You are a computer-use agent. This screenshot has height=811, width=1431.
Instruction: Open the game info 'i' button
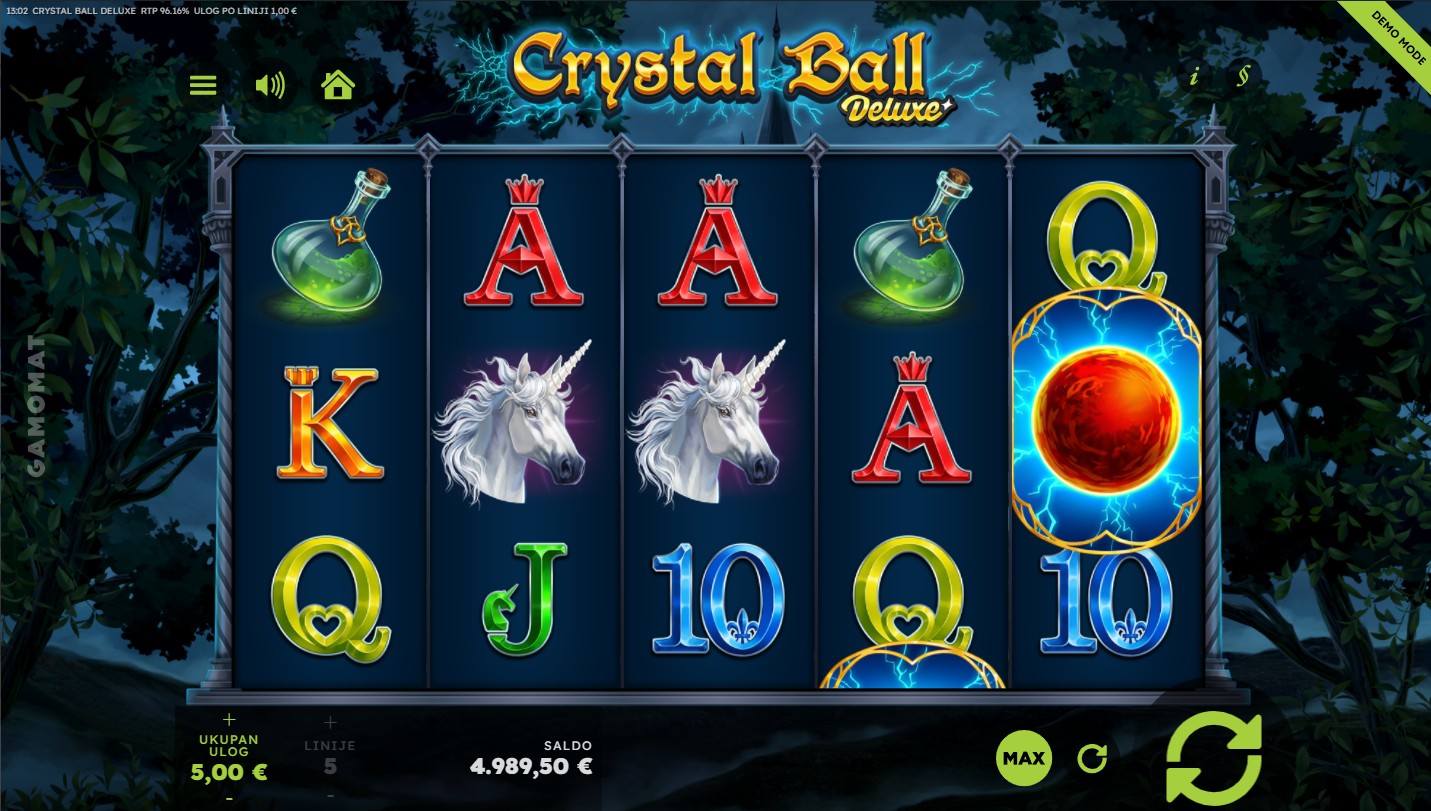click(x=1193, y=77)
